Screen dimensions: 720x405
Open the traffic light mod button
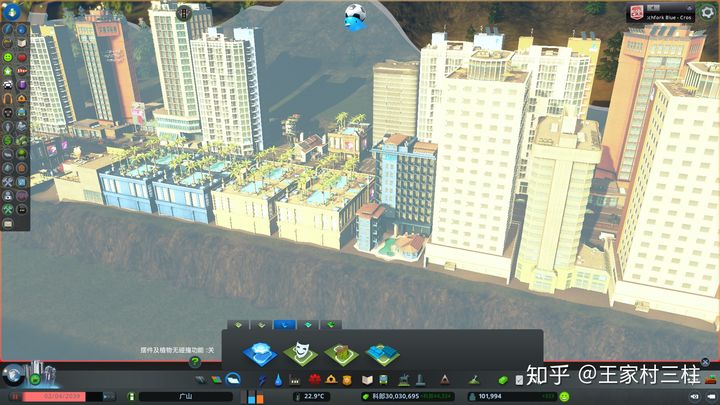tap(186, 11)
